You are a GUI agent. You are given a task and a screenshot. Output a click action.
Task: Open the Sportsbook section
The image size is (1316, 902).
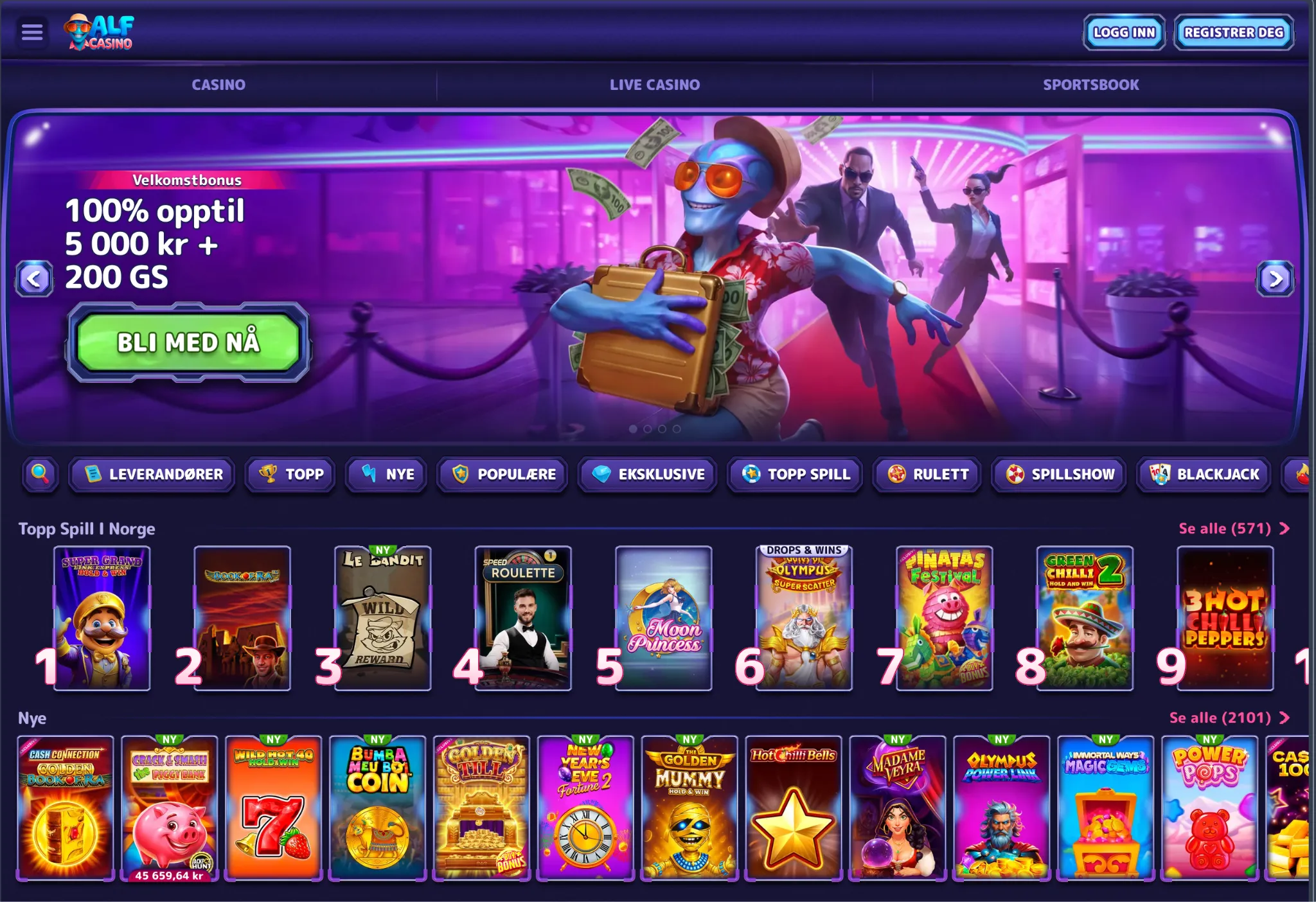point(1092,84)
